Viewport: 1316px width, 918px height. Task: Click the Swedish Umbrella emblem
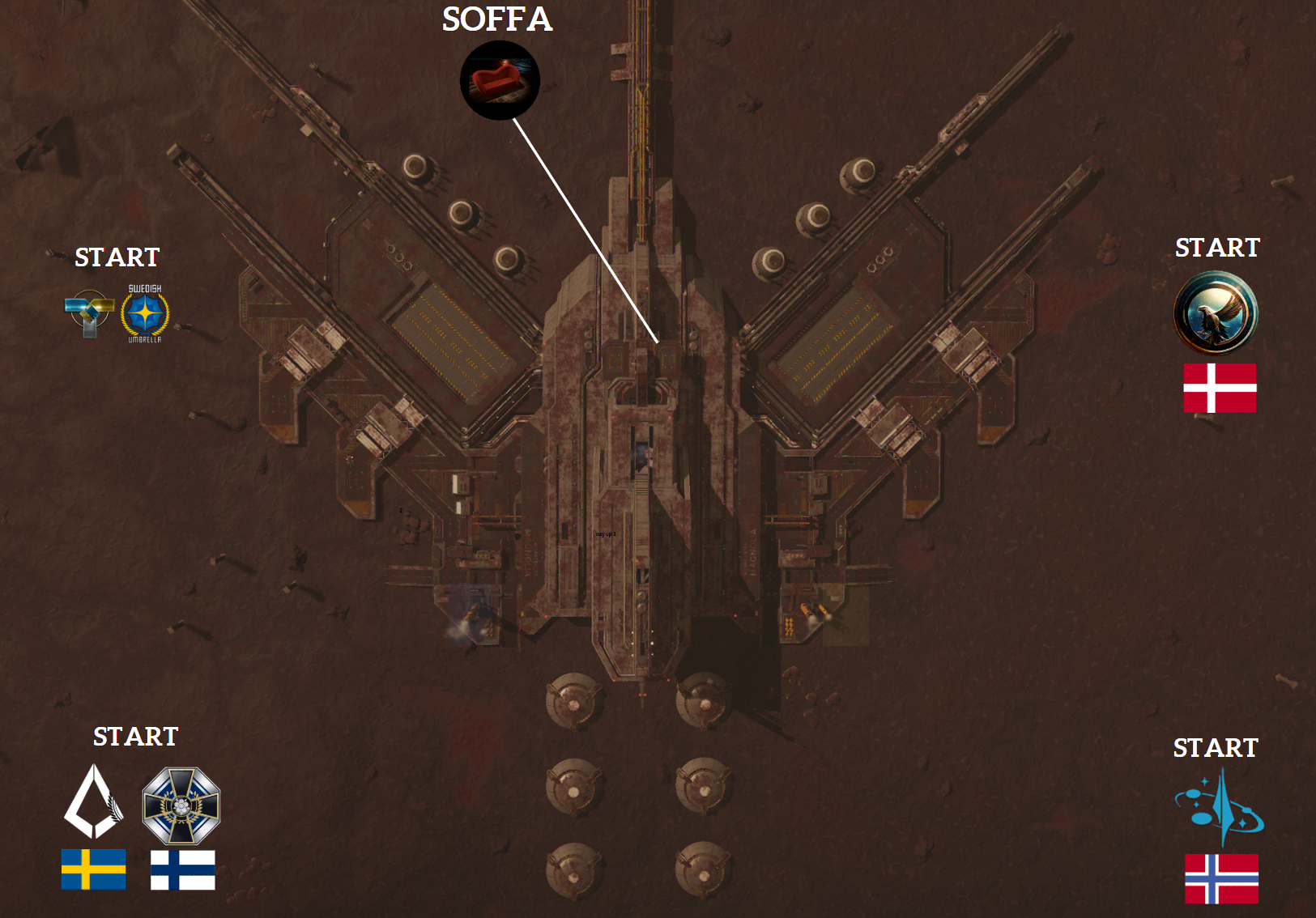145,314
